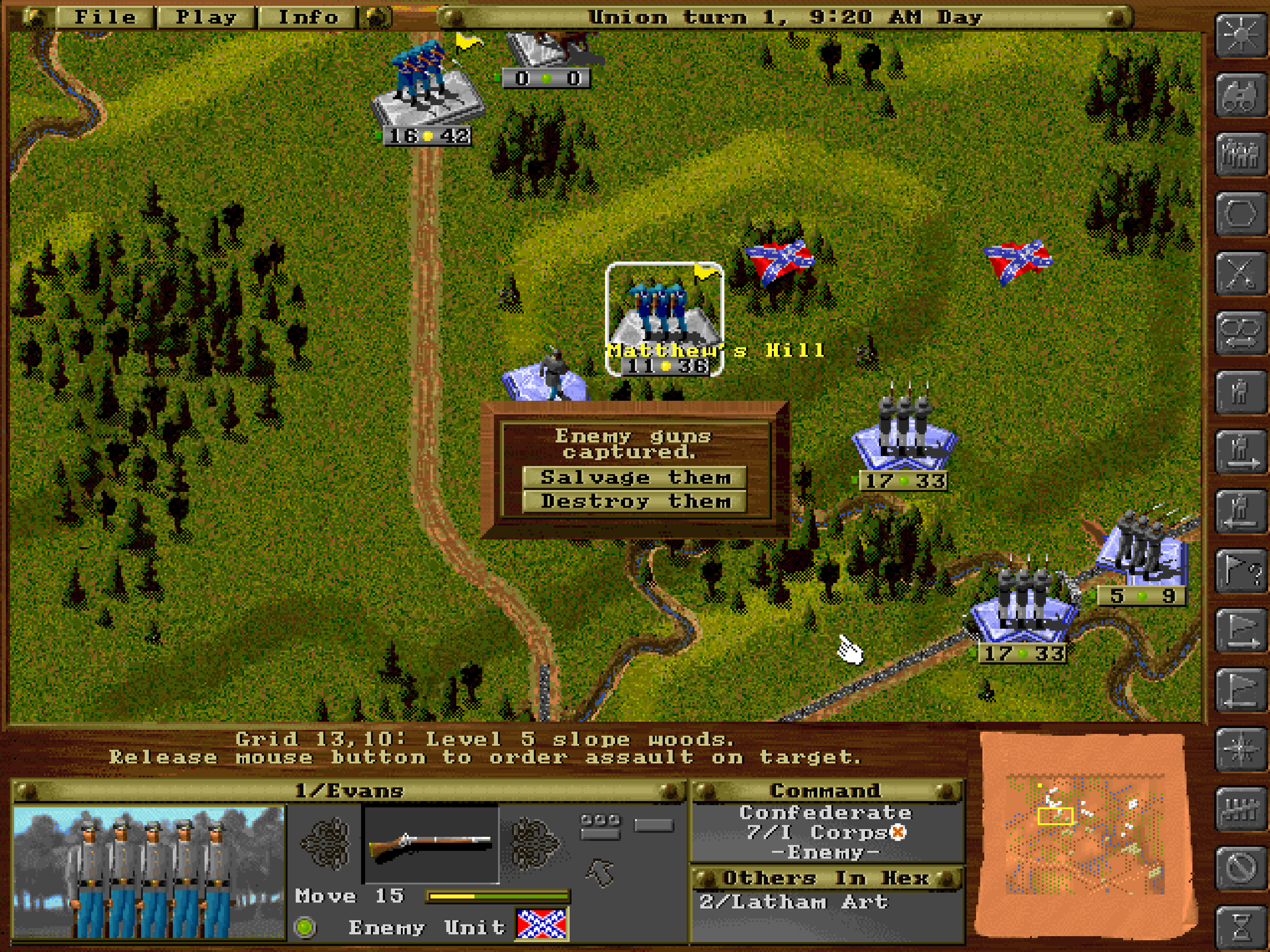Open the File menu

pyautogui.click(x=106, y=17)
